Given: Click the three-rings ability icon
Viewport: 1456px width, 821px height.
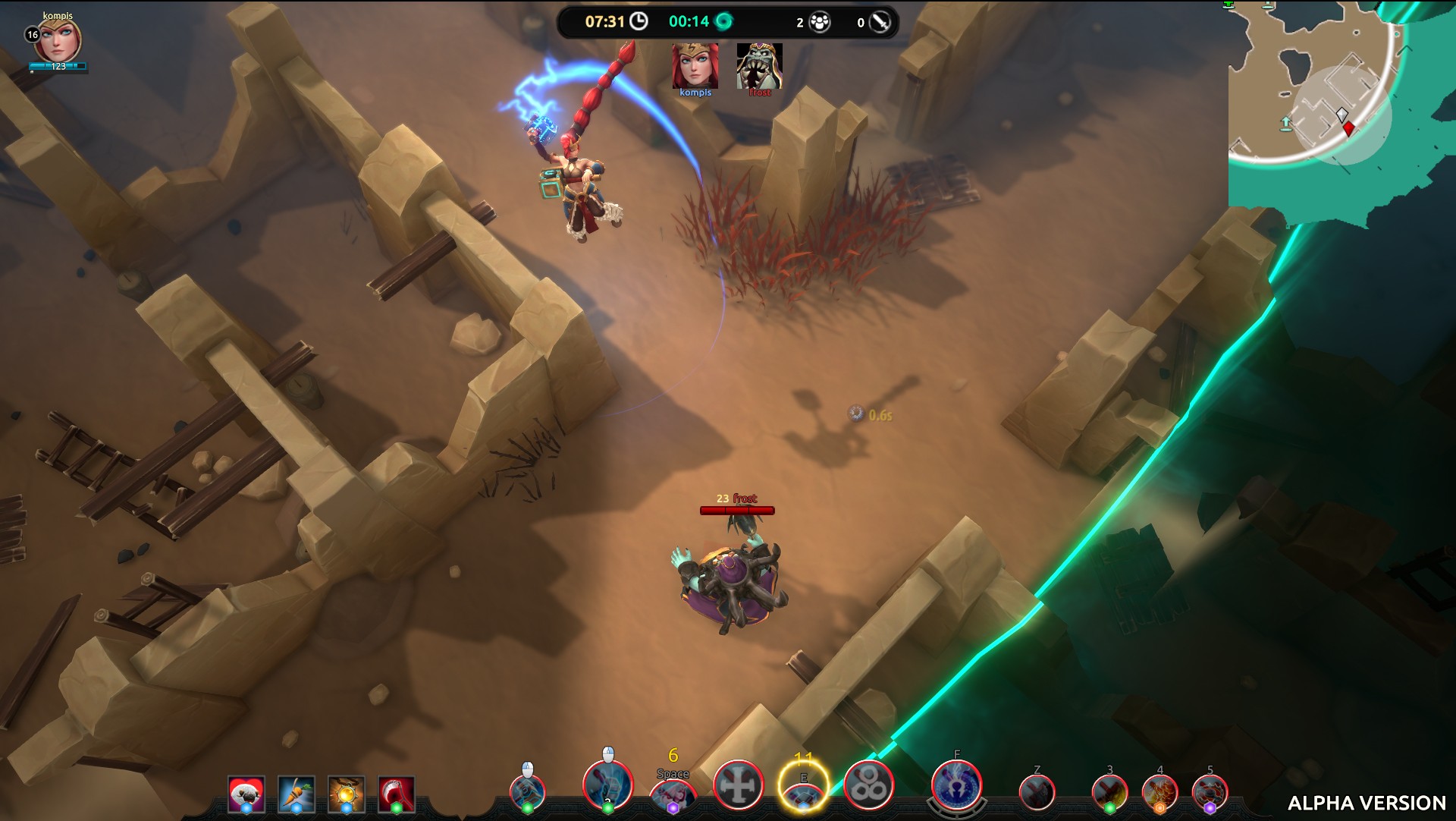Looking at the screenshot, I should [869, 785].
